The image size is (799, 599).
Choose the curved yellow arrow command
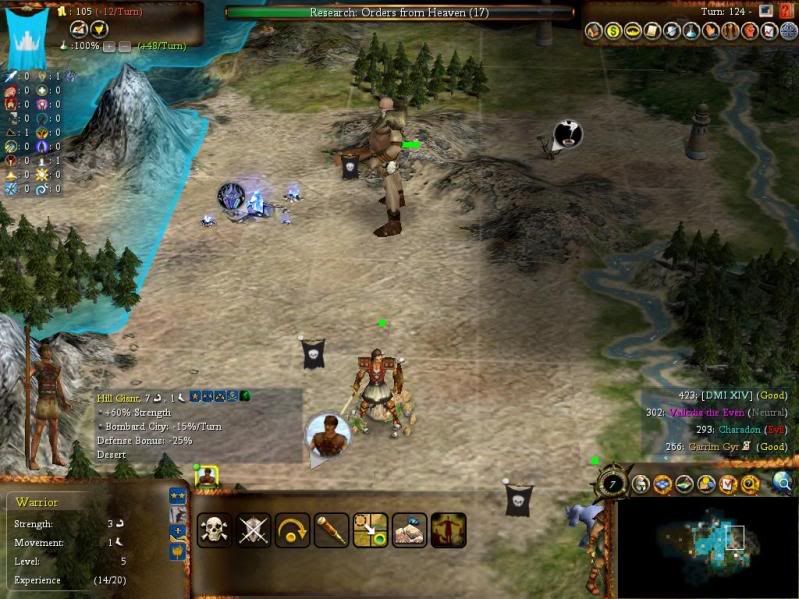292,529
